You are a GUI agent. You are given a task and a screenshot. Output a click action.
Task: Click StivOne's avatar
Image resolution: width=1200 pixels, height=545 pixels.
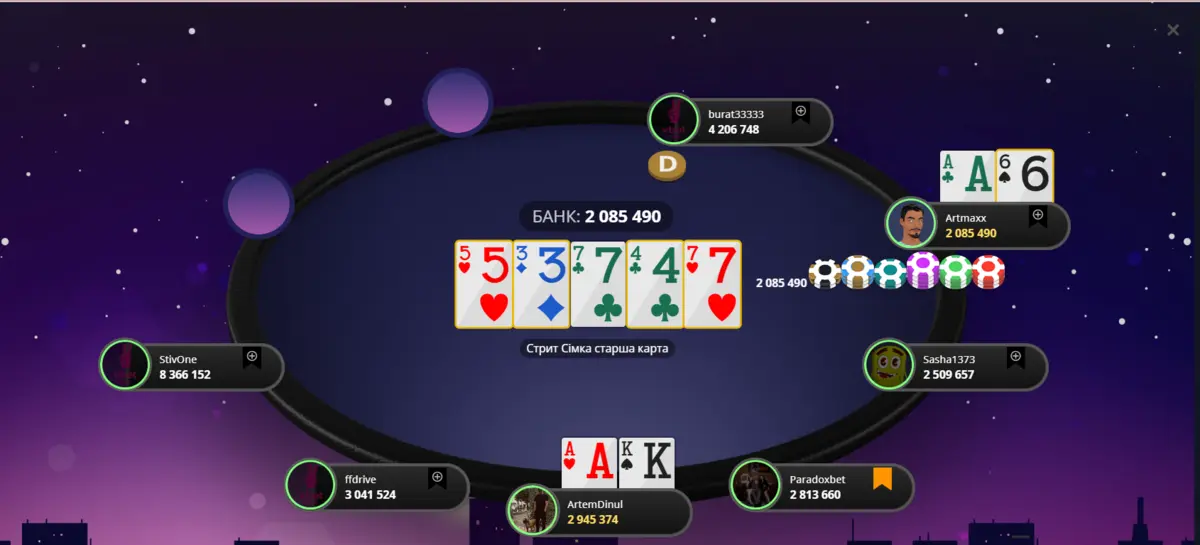[x=125, y=366]
